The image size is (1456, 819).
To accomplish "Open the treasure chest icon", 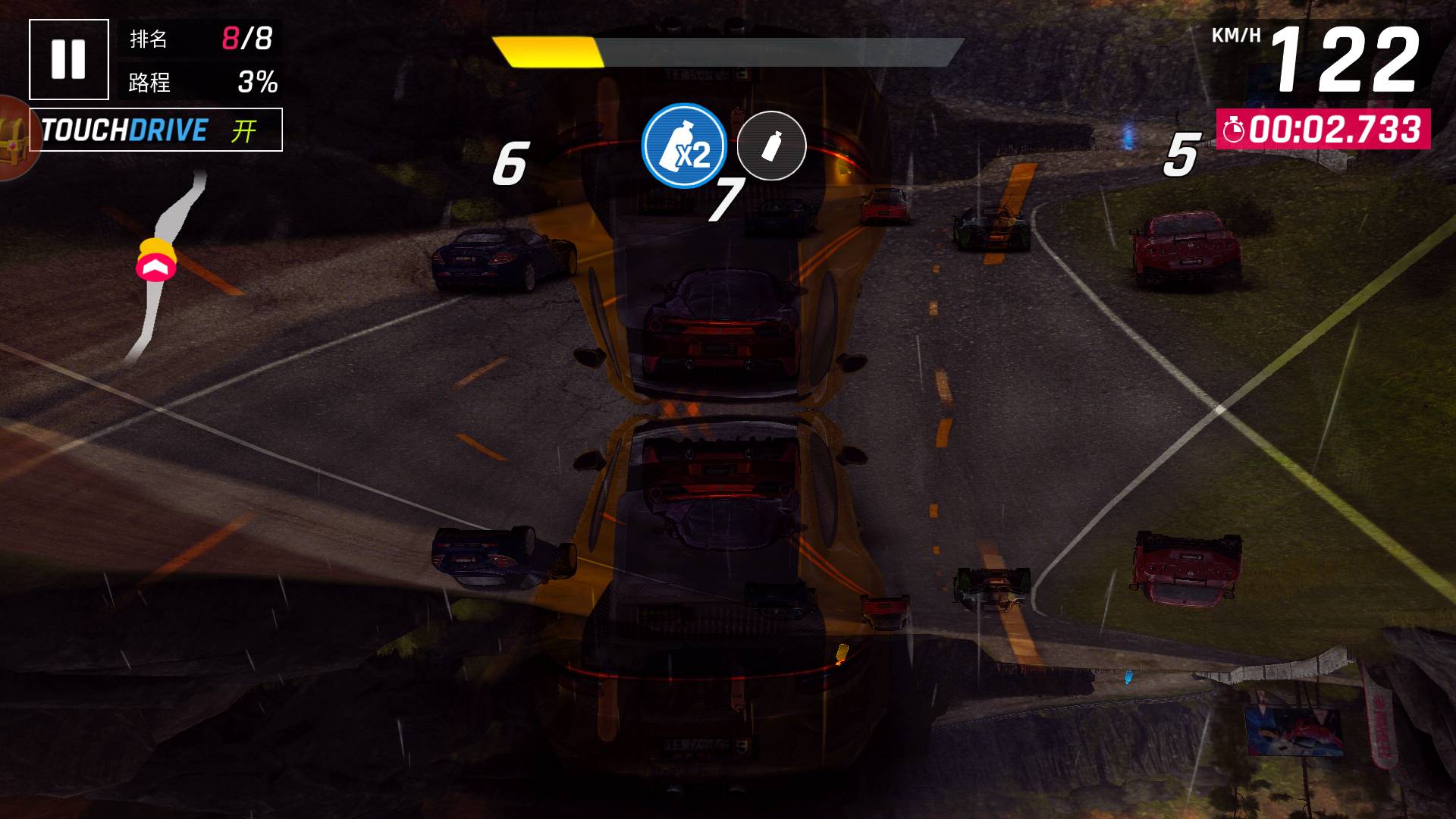I will 14,138.
